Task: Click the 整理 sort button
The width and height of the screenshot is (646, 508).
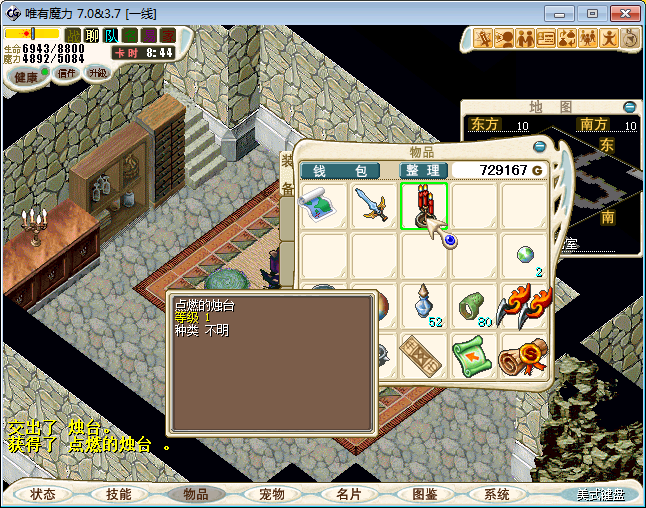Action: click(423, 171)
